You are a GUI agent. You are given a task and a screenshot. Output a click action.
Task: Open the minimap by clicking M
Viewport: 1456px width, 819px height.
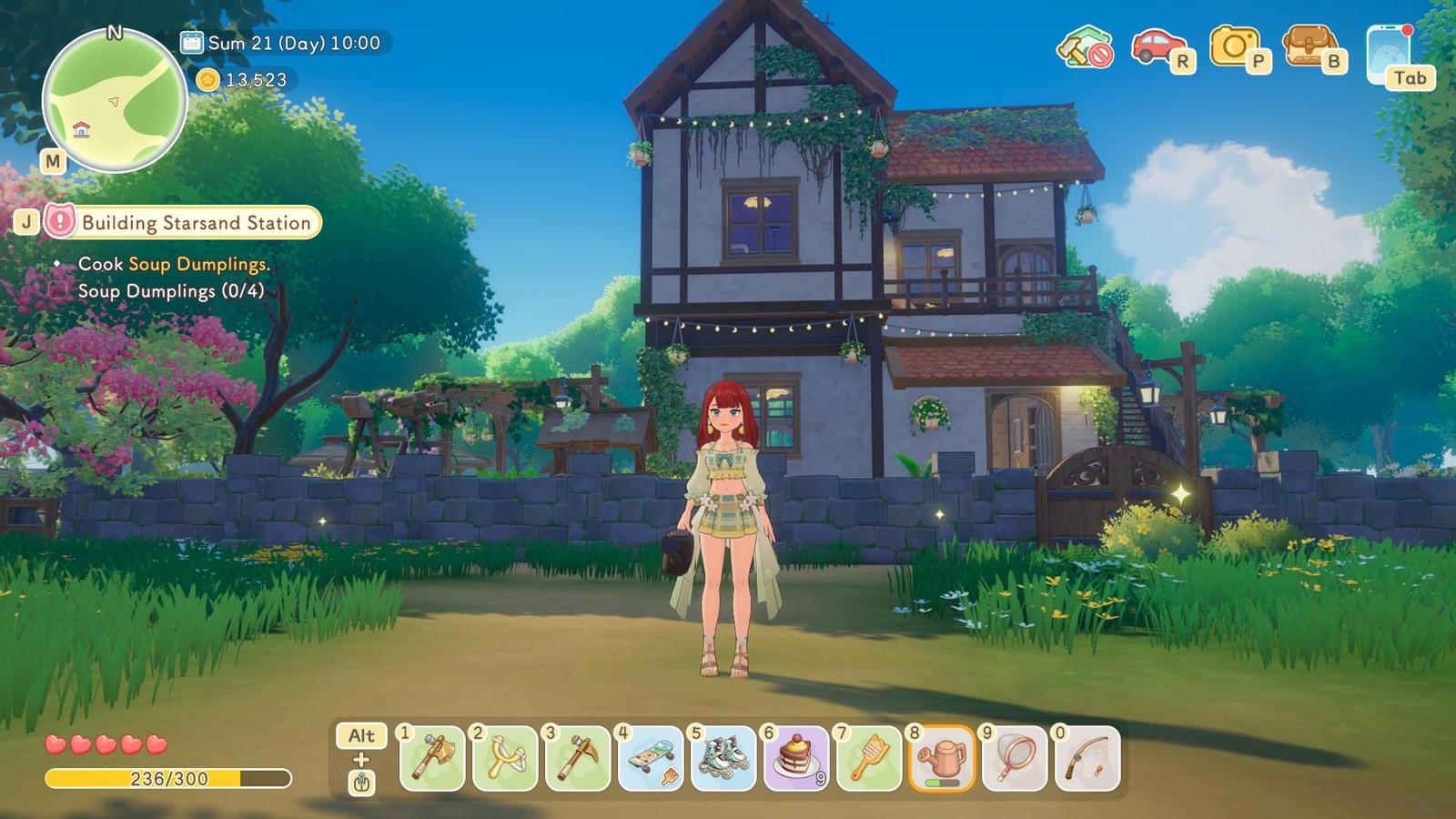pos(55,162)
